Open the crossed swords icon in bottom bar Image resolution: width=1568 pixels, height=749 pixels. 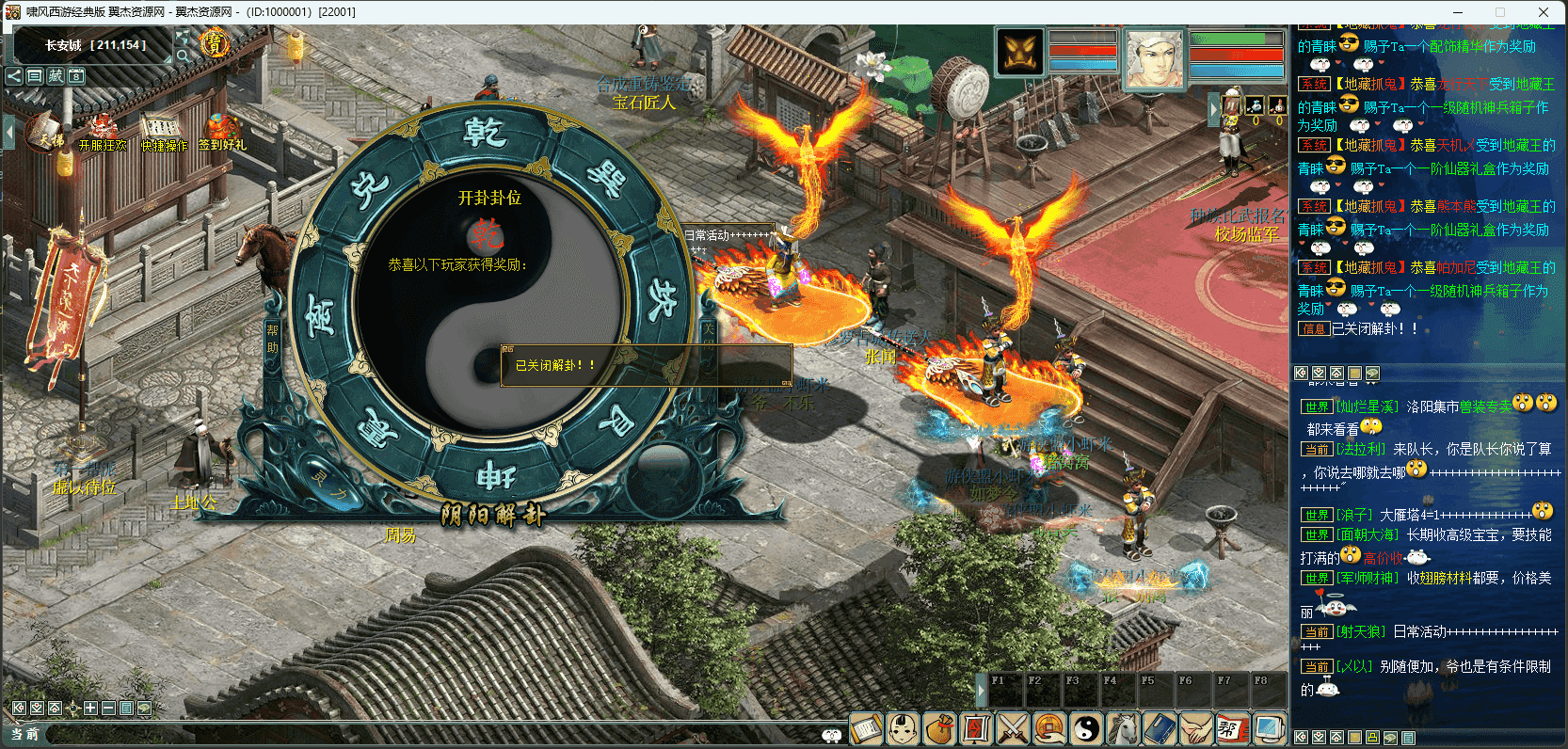tap(1013, 728)
